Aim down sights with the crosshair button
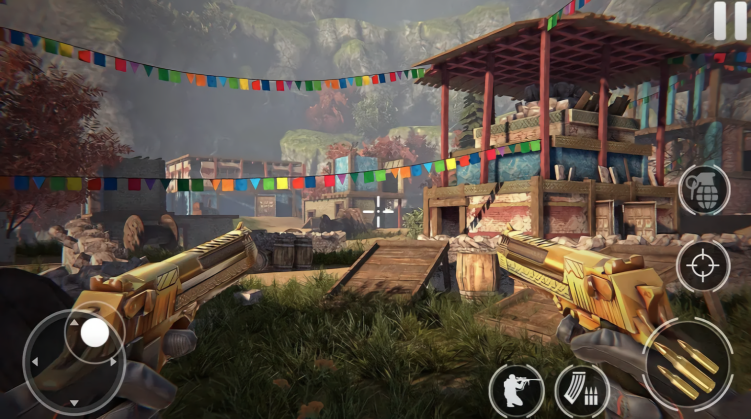This screenshot has height=419, width=751. pyautogui.click(x=703, y=266)
